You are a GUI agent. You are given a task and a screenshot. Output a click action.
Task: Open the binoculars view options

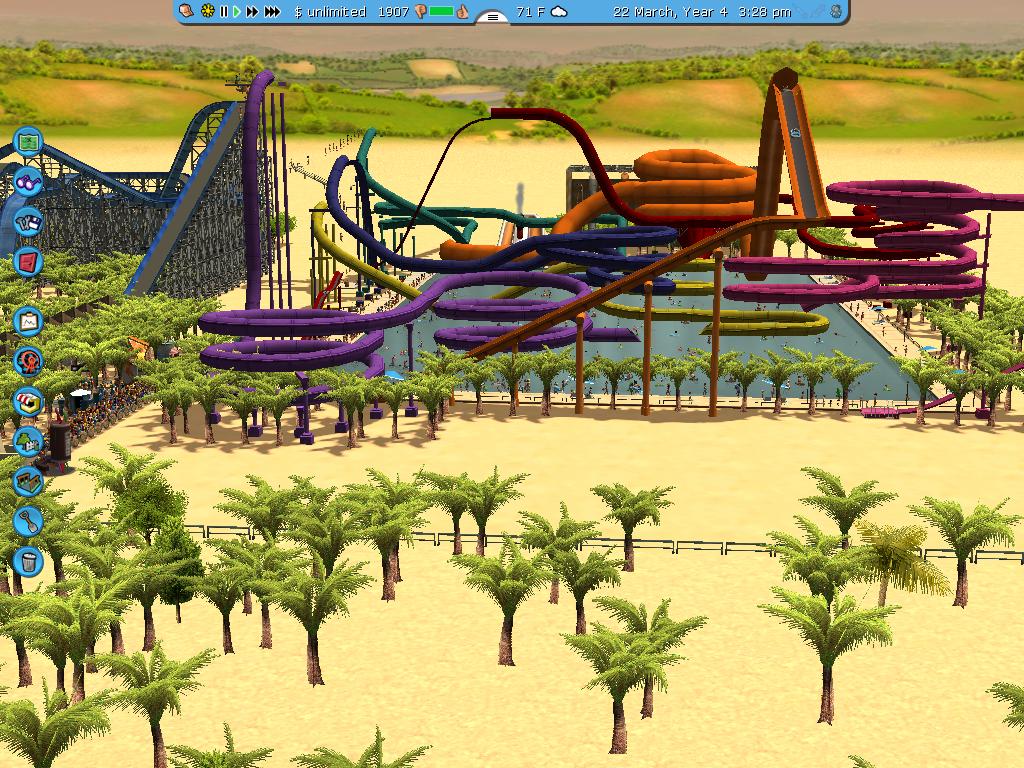click(x=28, y=183)
